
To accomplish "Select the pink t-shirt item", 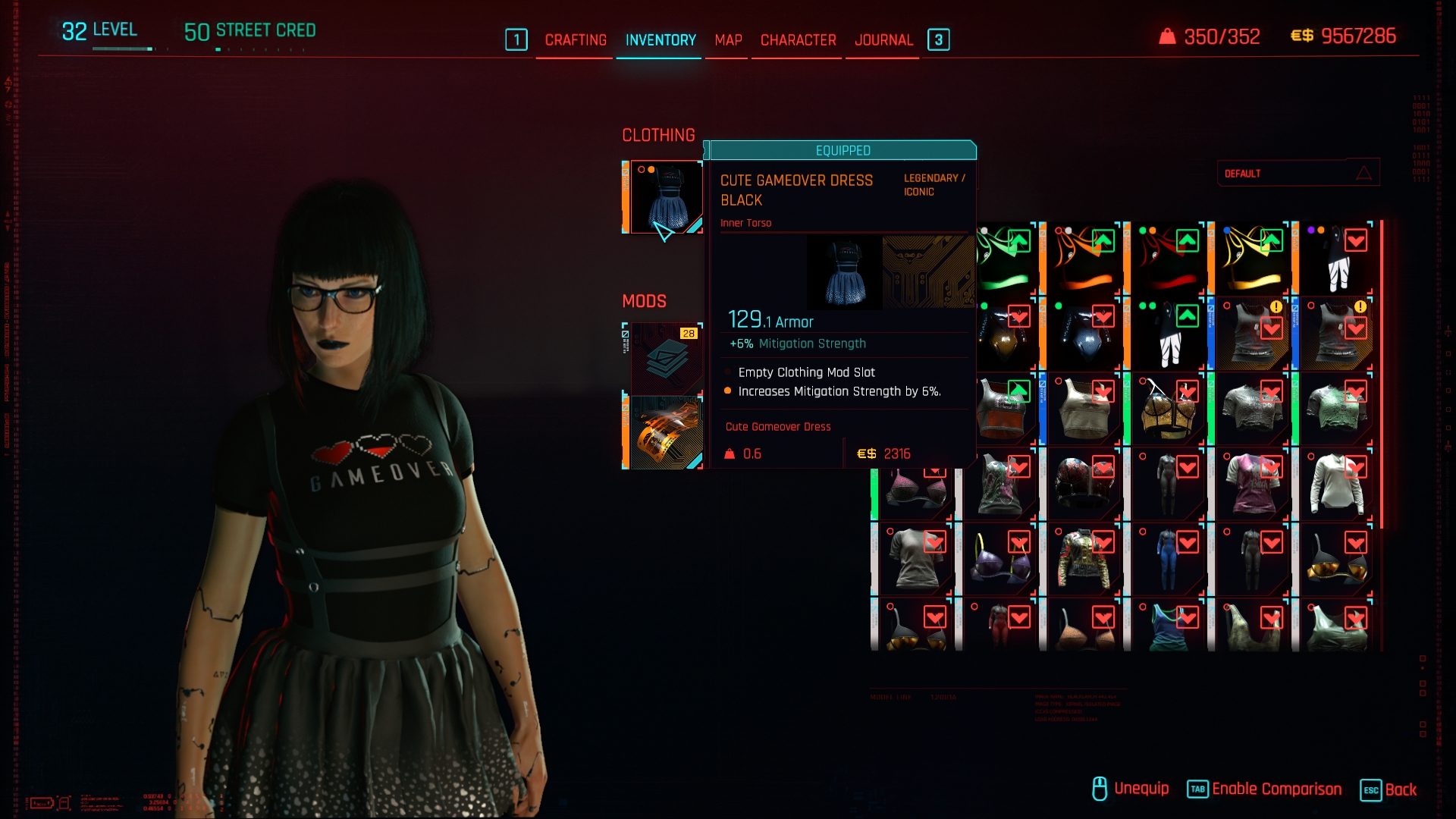I will click(x=1253, y=485).
